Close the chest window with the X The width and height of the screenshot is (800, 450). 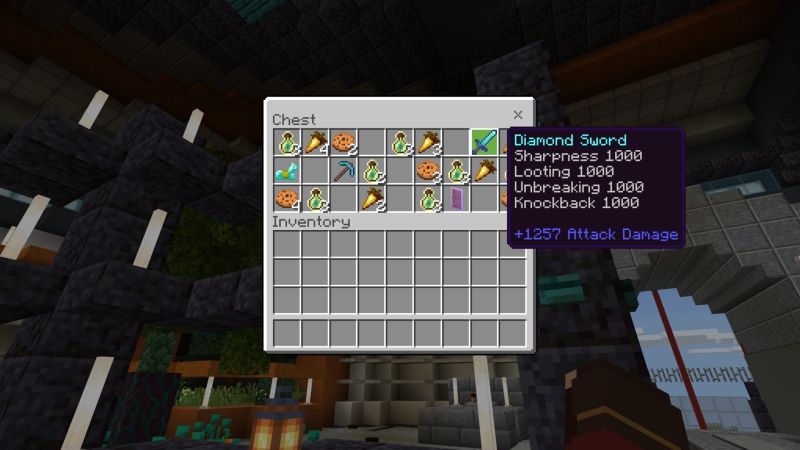point(518,115)
